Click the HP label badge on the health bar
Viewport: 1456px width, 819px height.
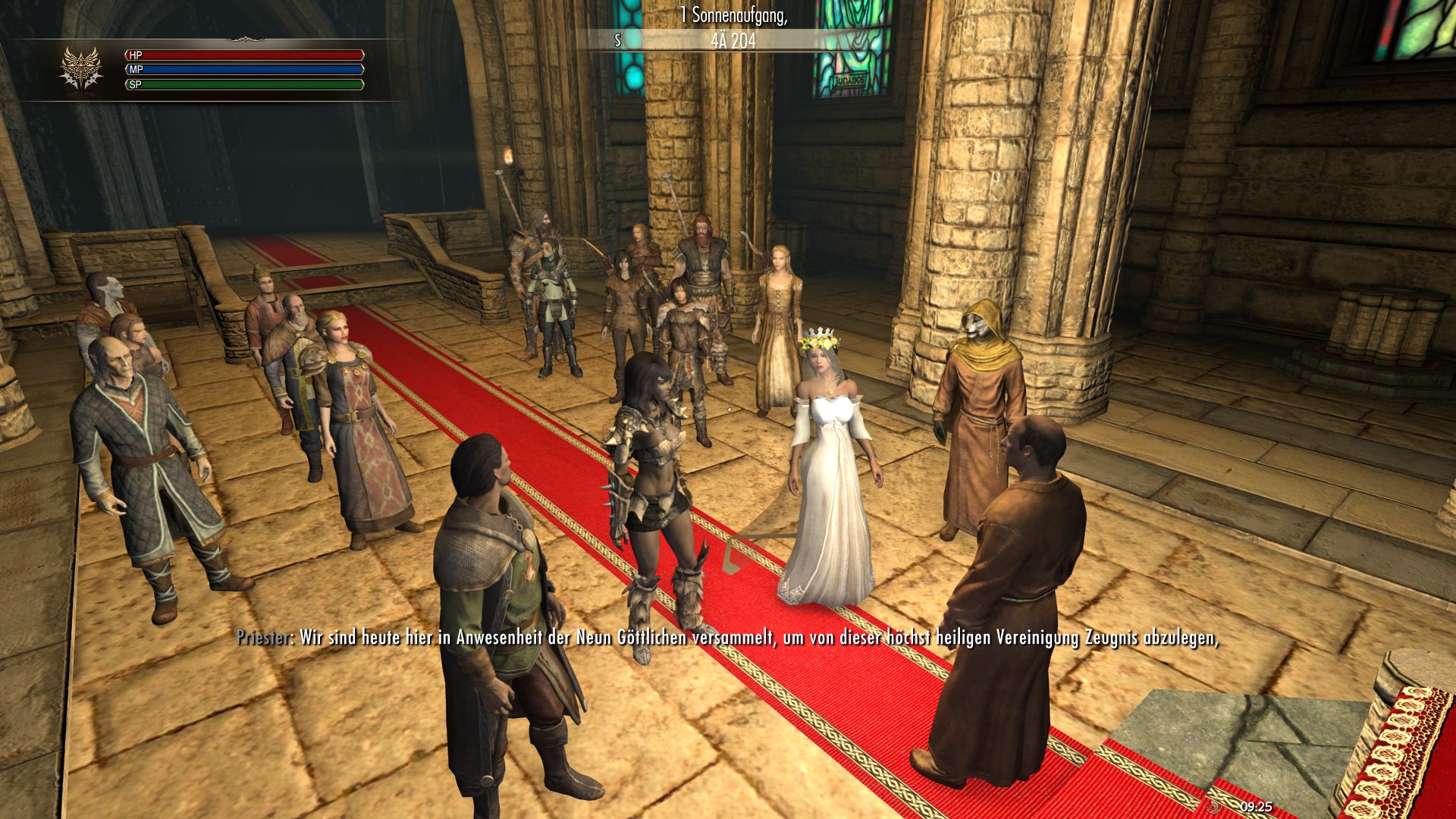click(x=135, y=55)
